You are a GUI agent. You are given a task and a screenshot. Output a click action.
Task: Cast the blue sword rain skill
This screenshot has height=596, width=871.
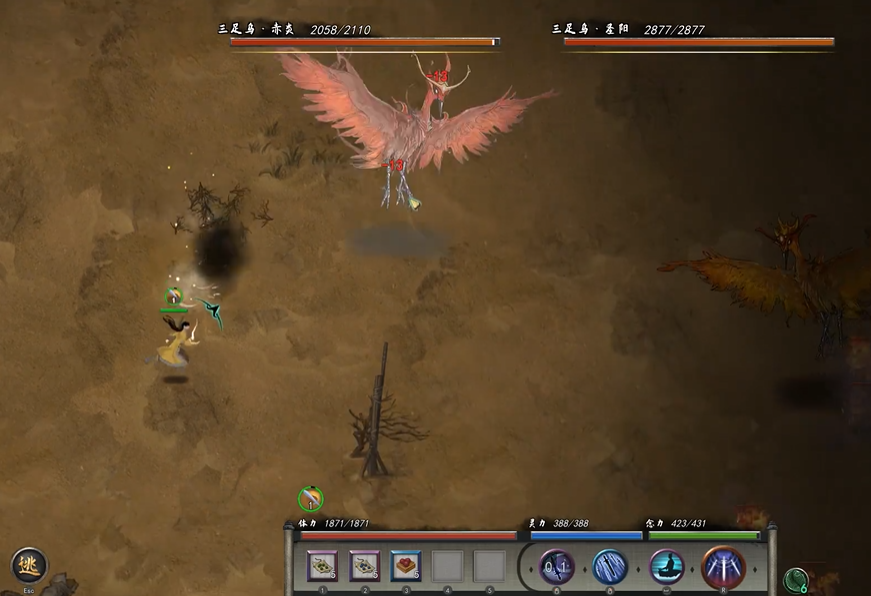609,567
